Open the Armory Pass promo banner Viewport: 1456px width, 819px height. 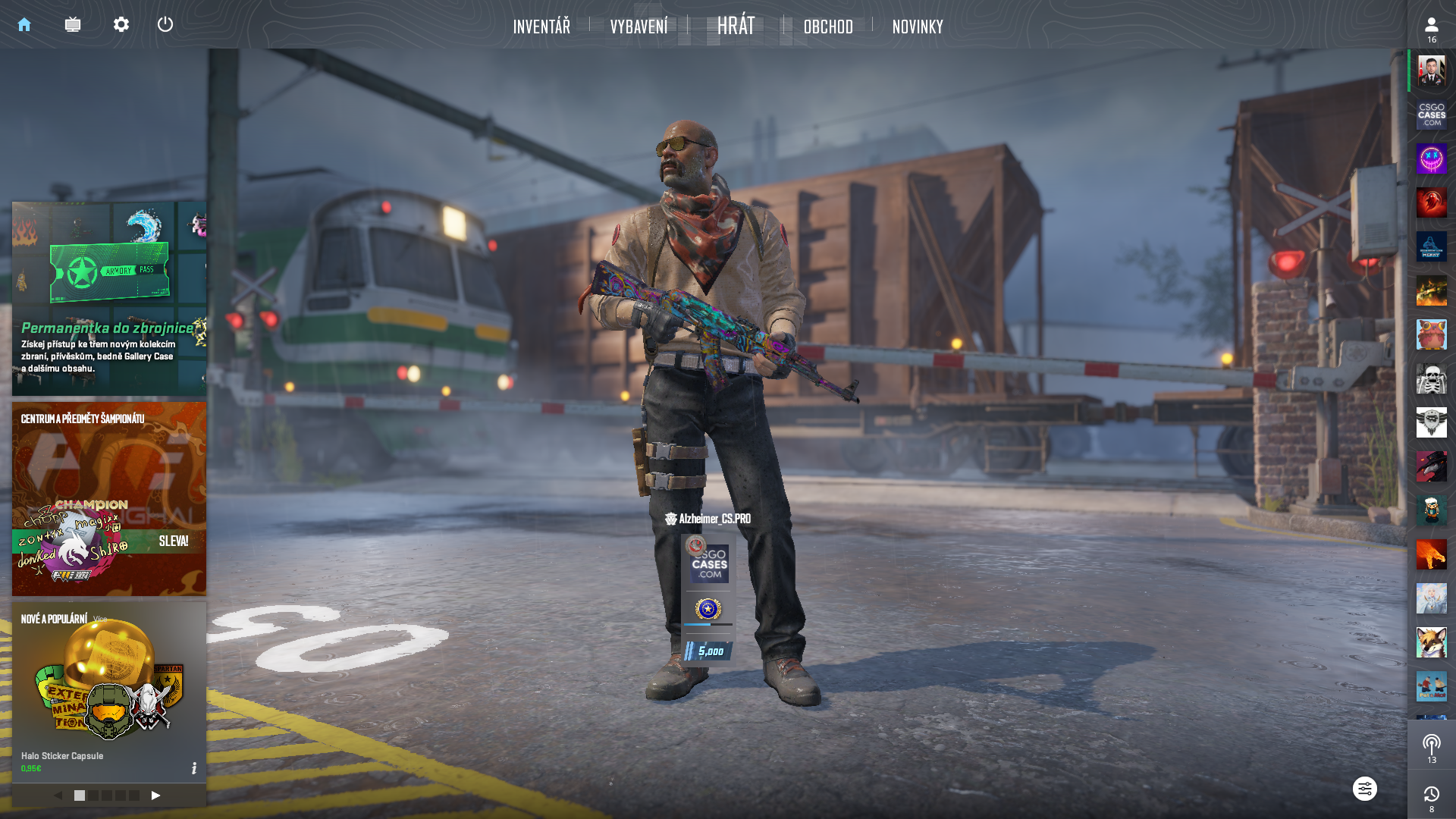coord(109,298)
